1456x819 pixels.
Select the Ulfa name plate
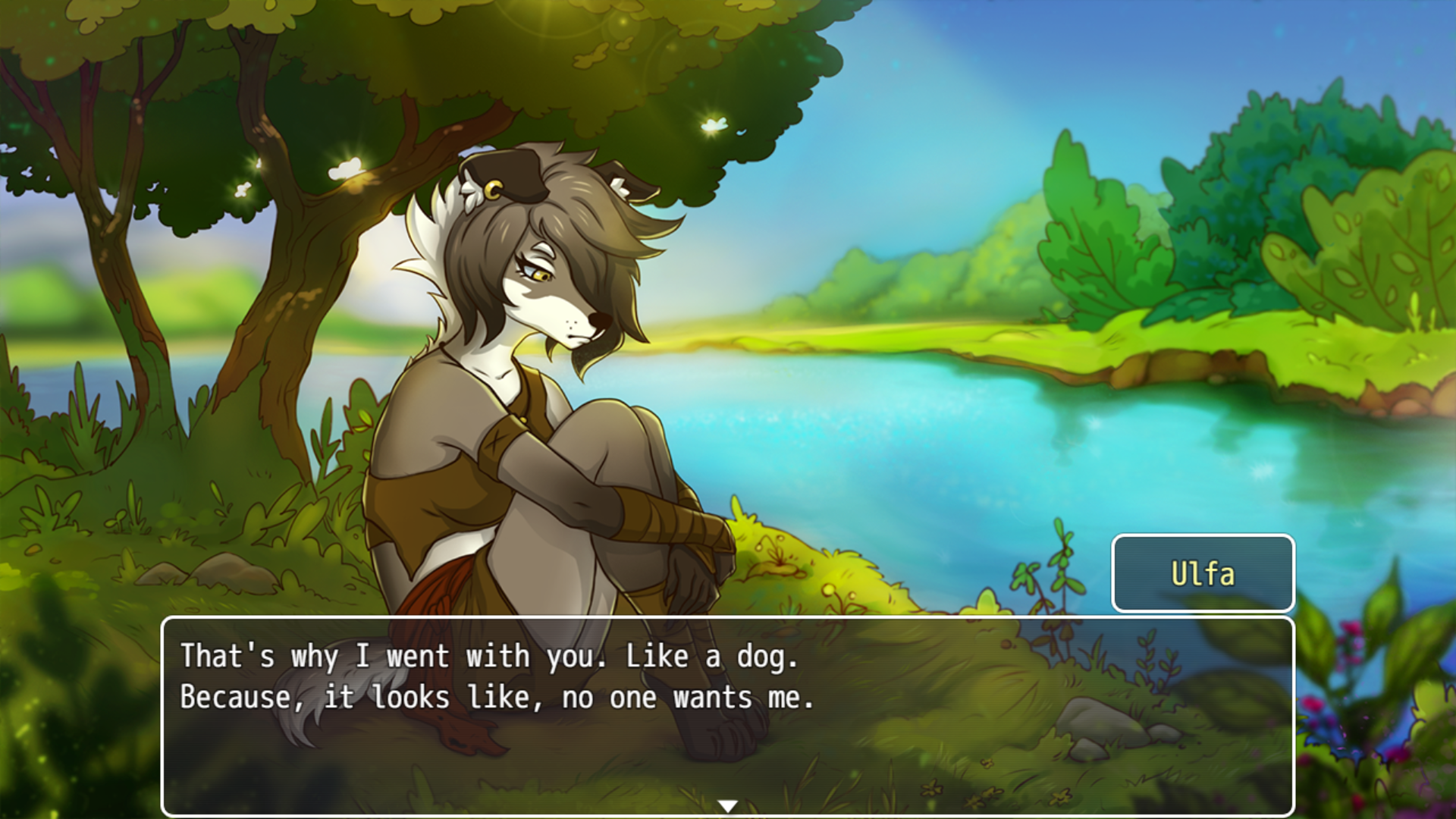click(1203, 574)
